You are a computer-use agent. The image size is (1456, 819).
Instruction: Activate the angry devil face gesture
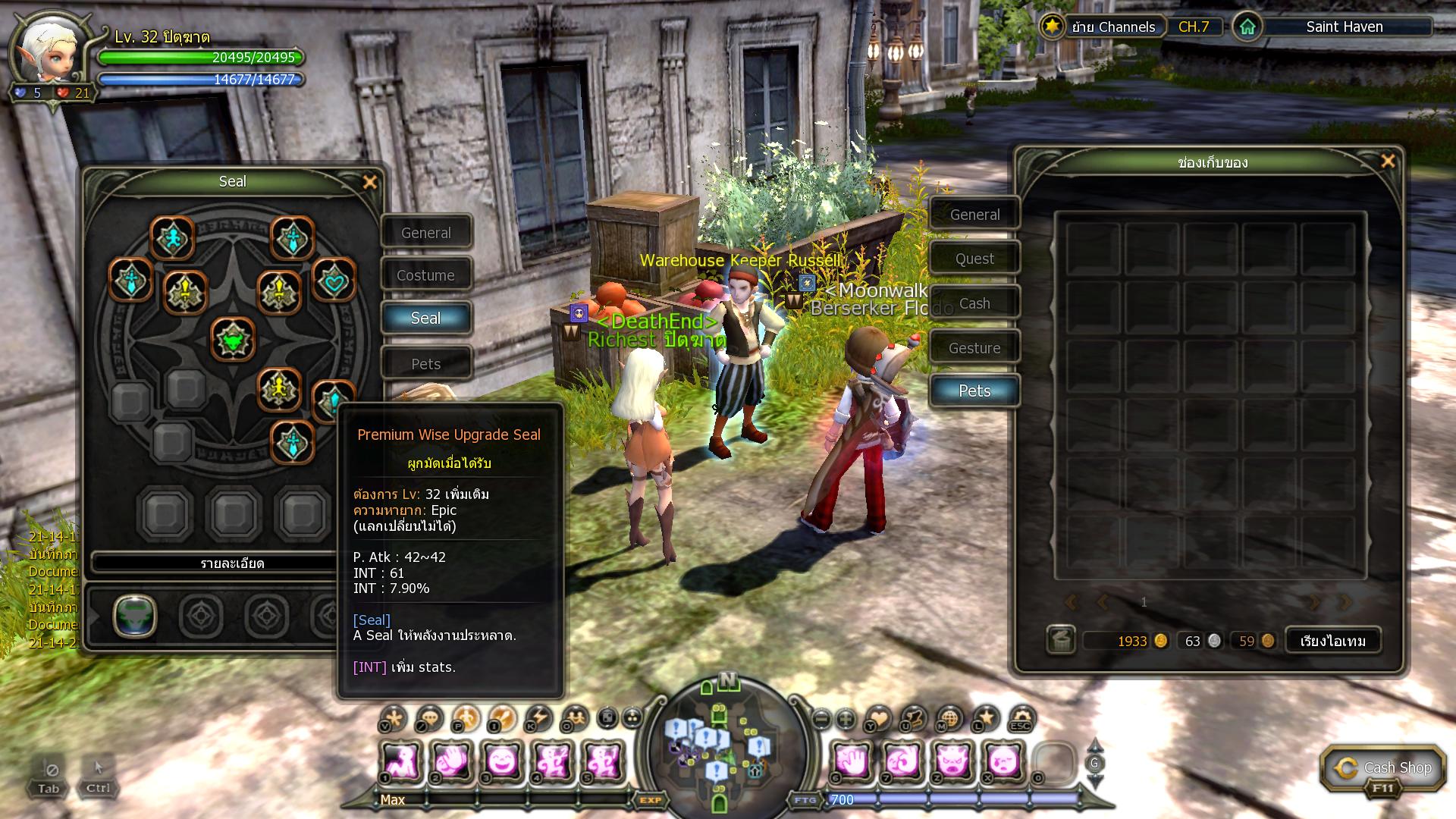(x=952, y=761)
